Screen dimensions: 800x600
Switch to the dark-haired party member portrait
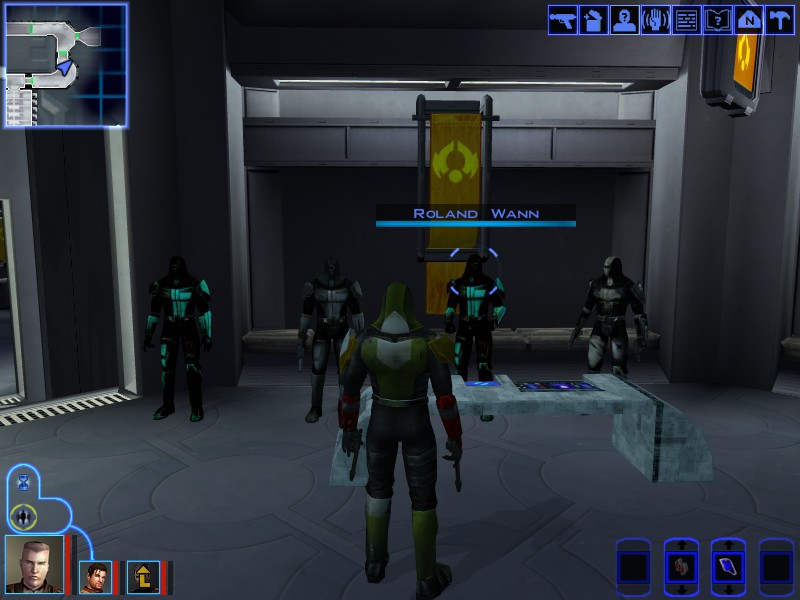pyautogui.click(x=96, y=577)
